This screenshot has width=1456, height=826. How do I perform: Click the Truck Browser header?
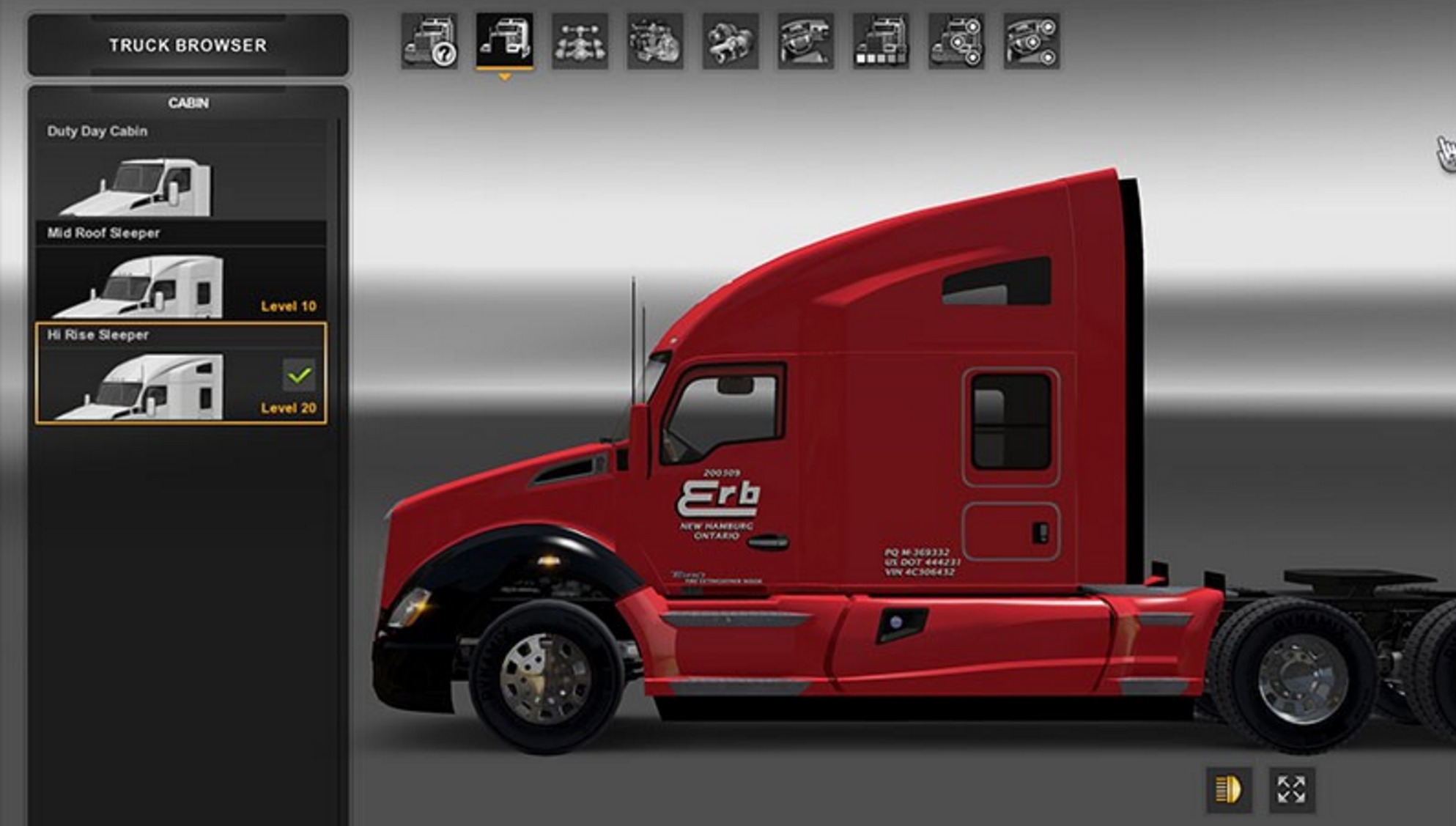(x=188, y=45)
